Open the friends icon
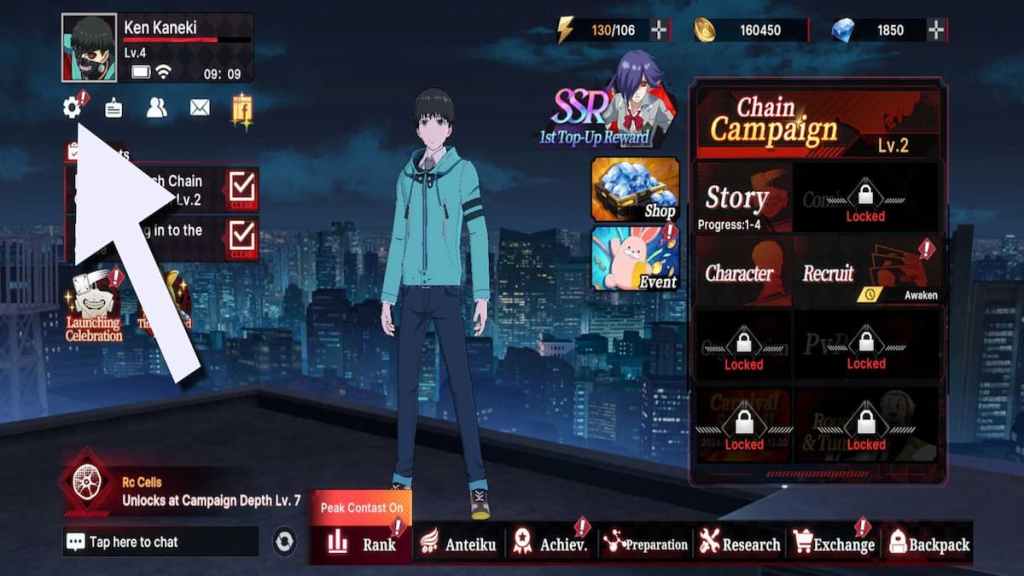 (x=157, y=108)
